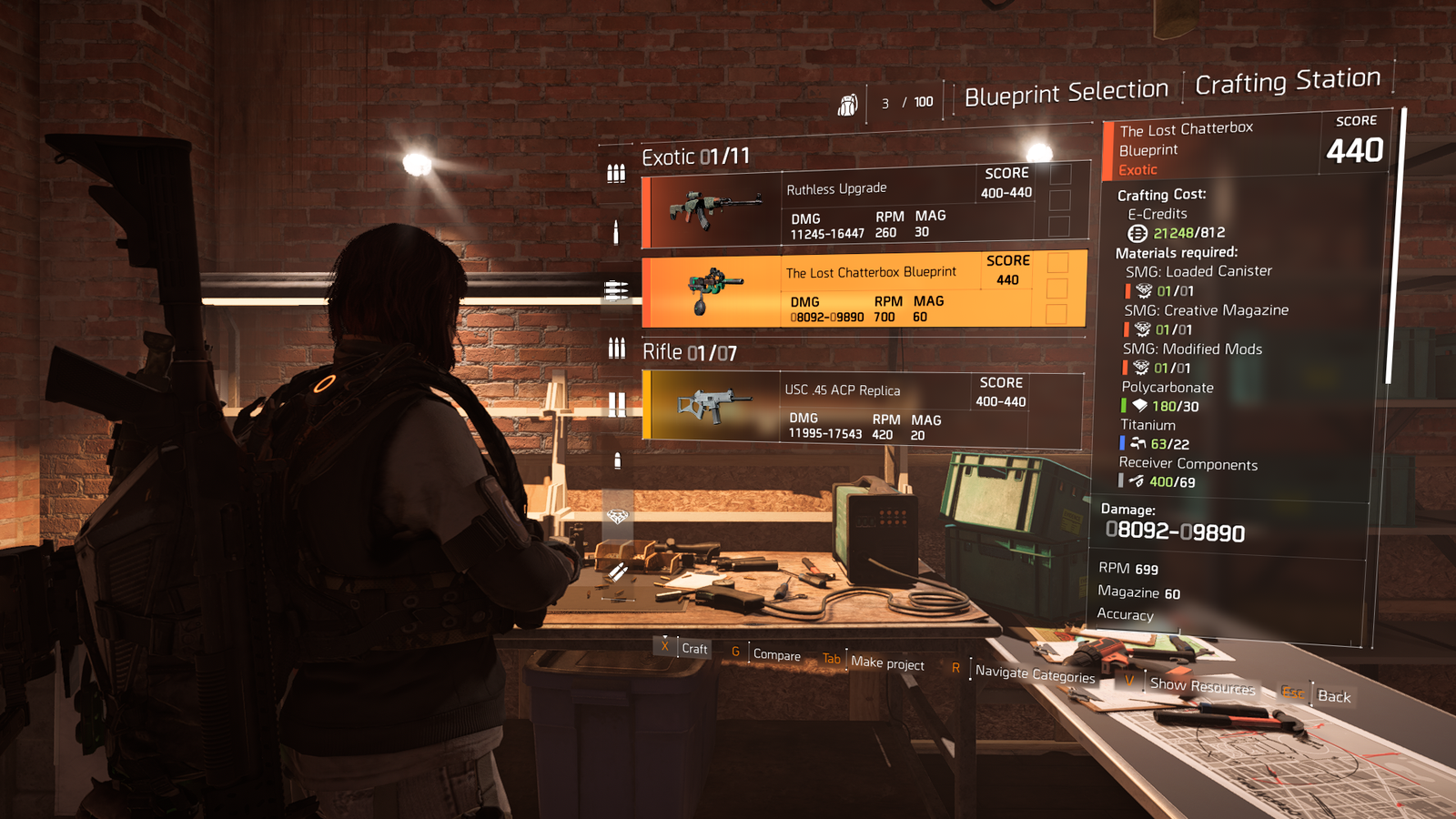This screenshot has width=1456, height=819.
Task: Open the Compare option
Action: coord(776,655)
